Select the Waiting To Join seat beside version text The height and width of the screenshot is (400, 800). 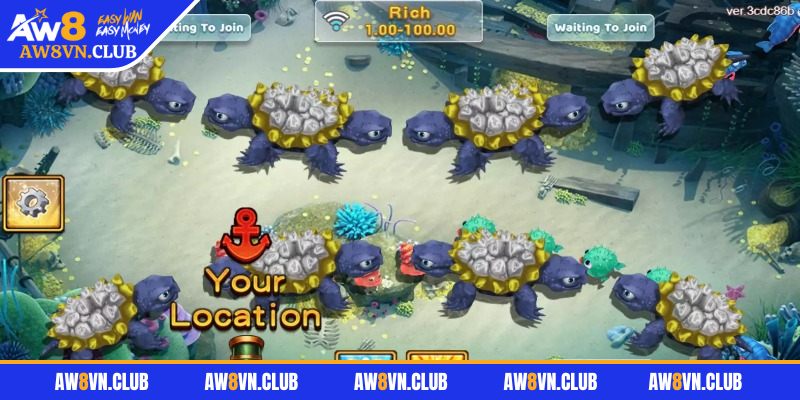point(600,27)
